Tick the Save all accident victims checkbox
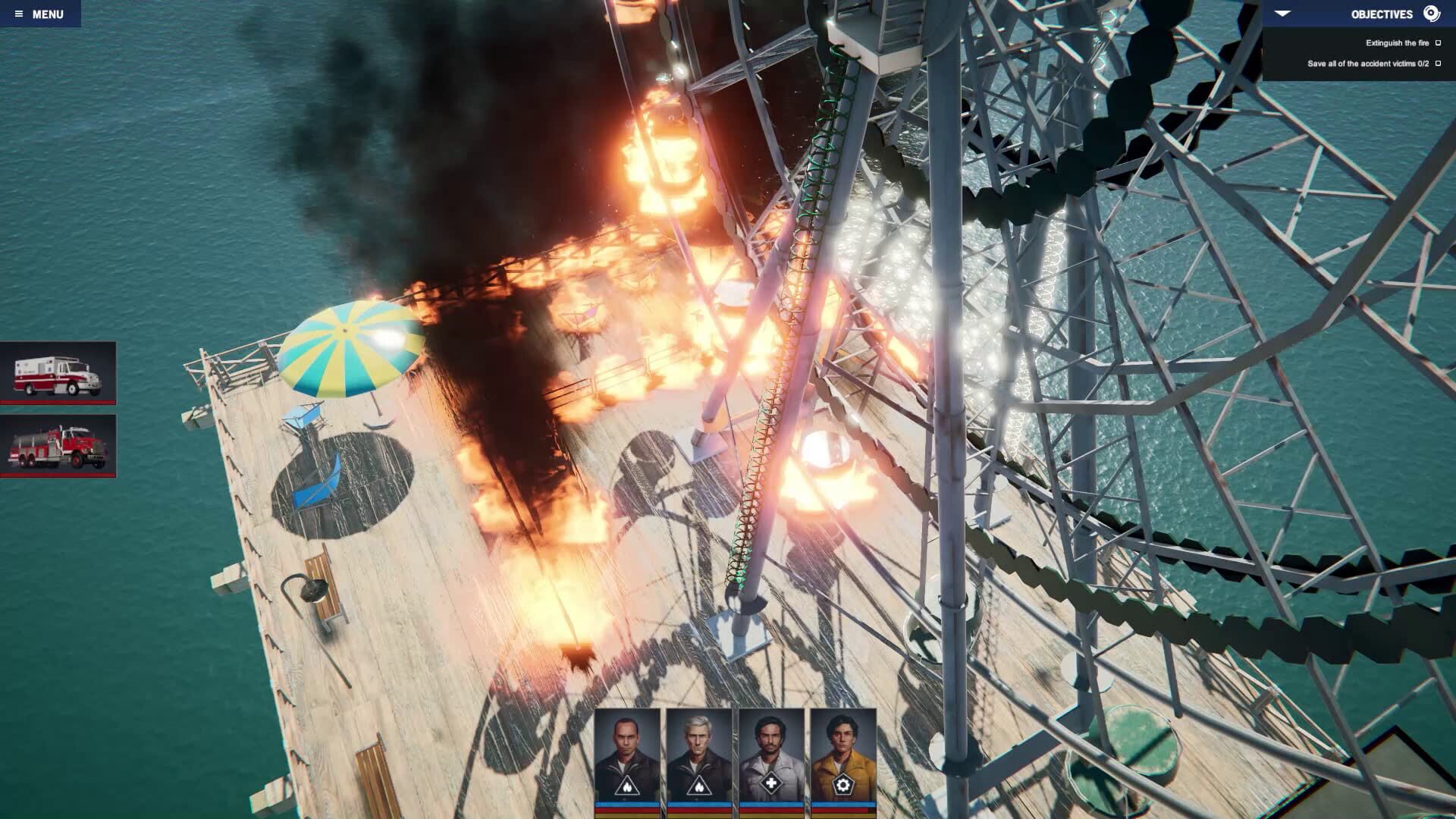 coord(1438,64)
